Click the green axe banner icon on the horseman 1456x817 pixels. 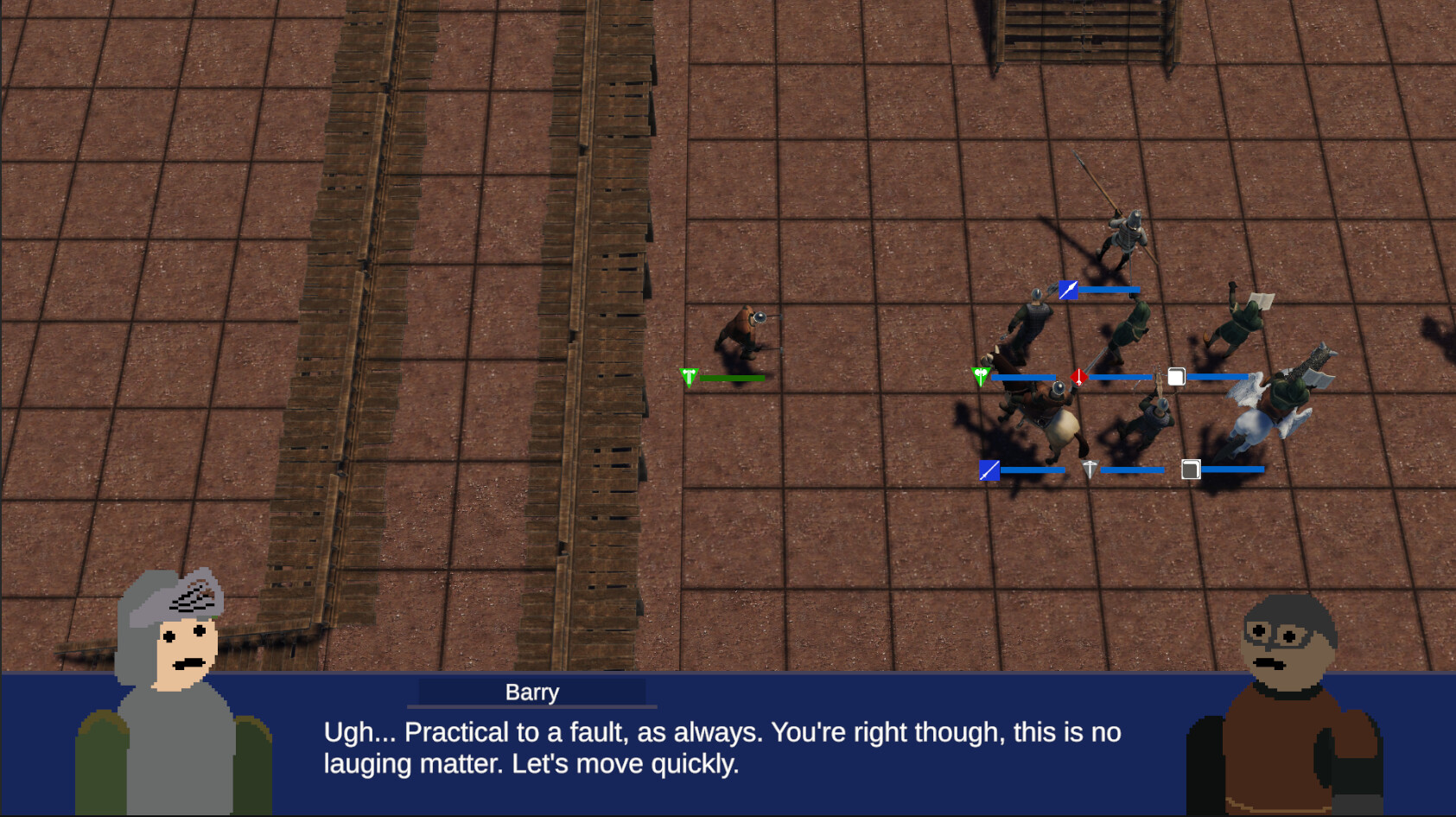[x=981, y=377]
